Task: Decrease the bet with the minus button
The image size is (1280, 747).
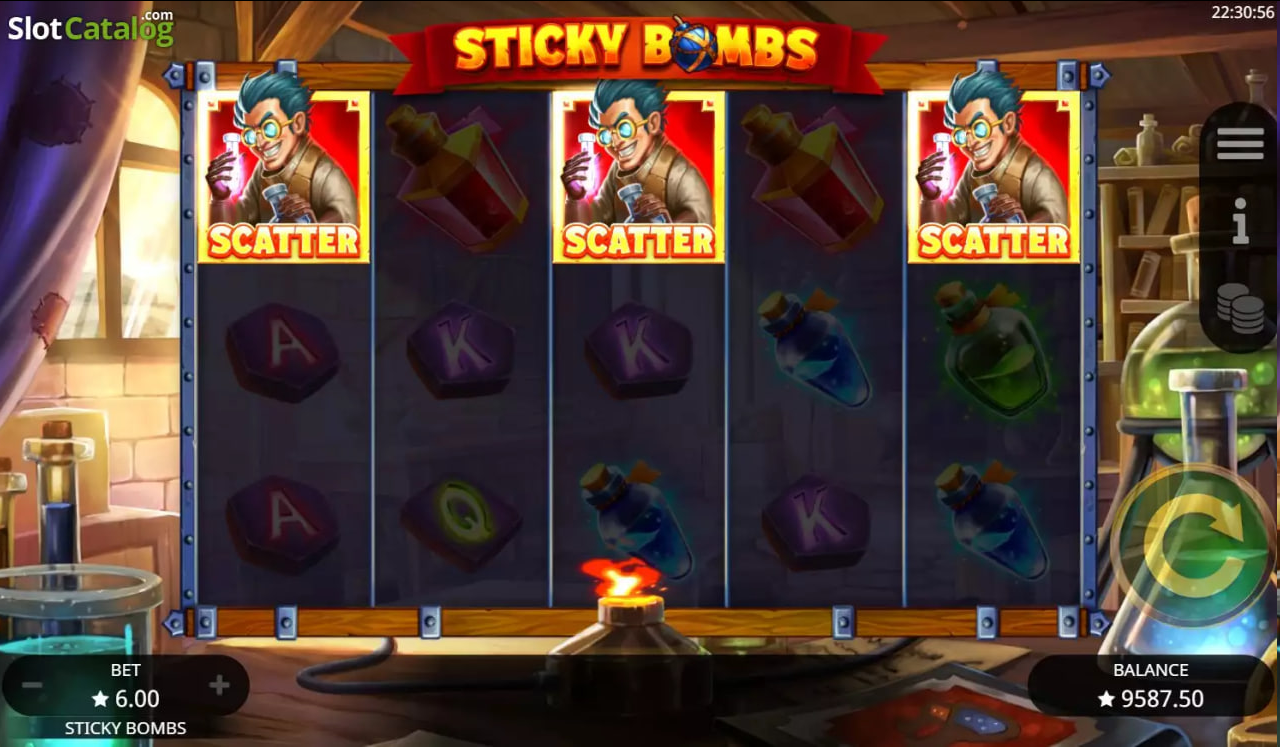Action: (33, 685)
